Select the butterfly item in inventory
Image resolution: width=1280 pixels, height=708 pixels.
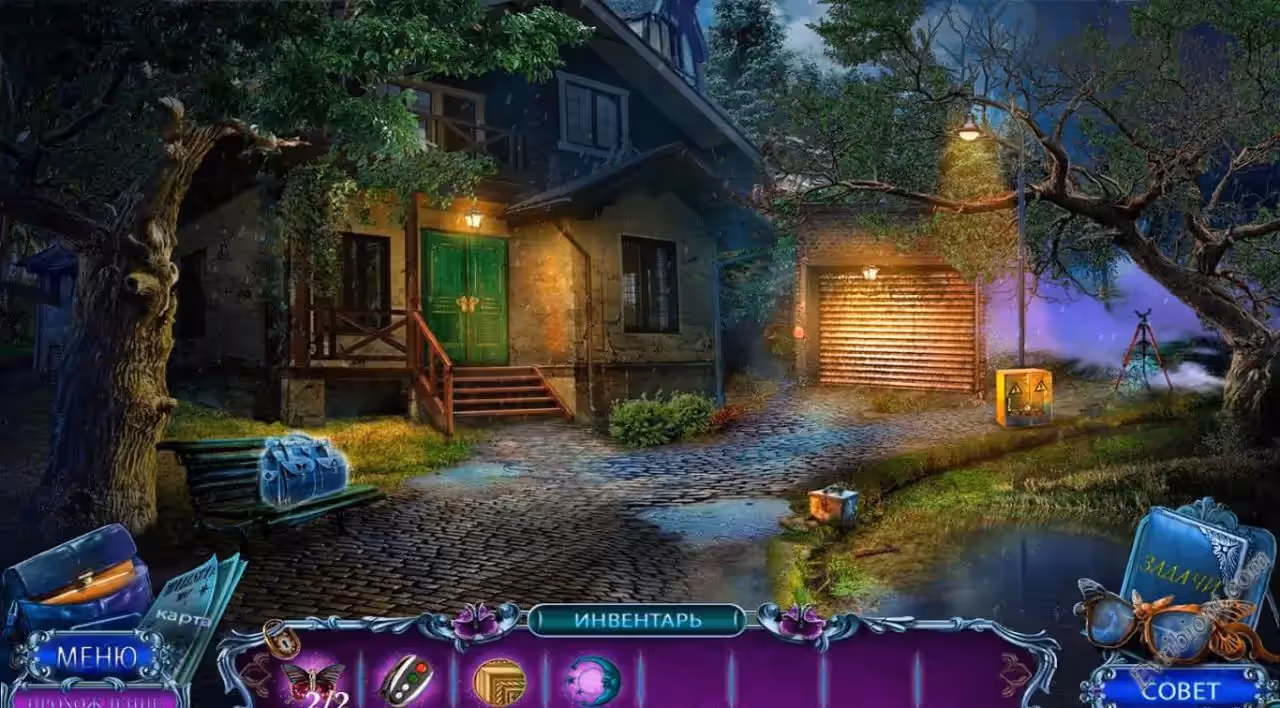coord(312,681)
